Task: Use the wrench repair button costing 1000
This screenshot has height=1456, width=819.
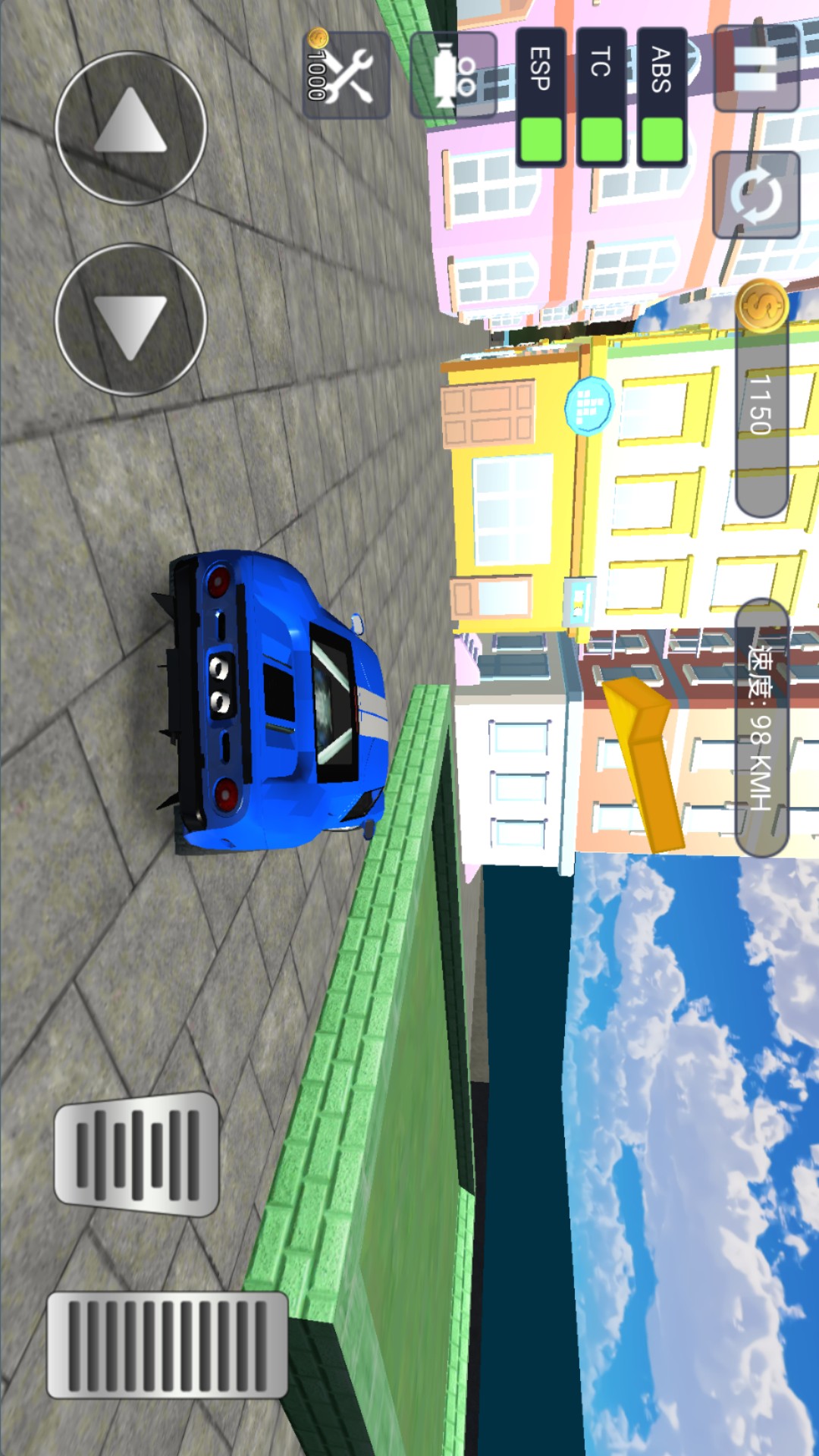Action: [347, 74]
